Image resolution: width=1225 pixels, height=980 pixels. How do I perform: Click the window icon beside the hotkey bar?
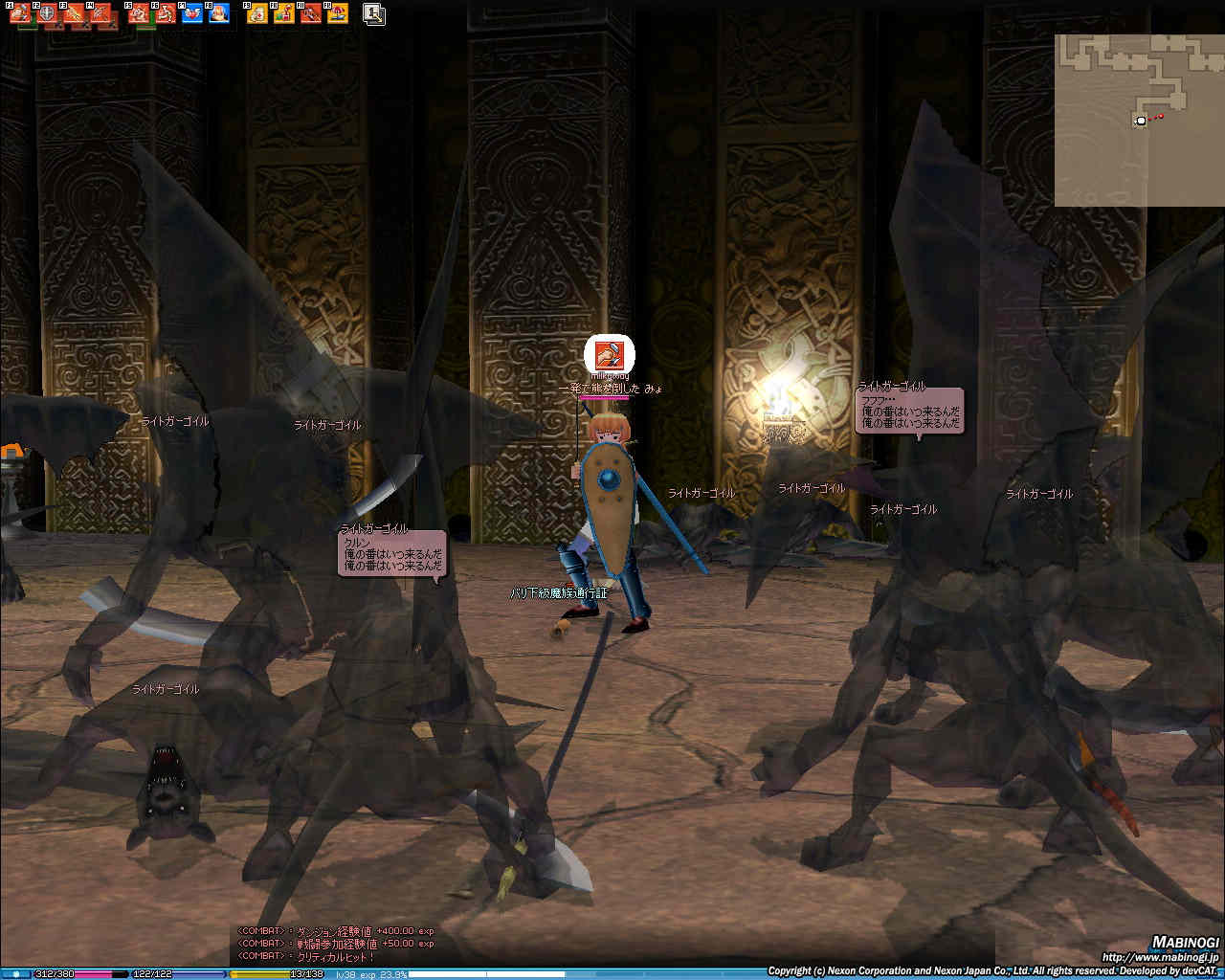374,14
